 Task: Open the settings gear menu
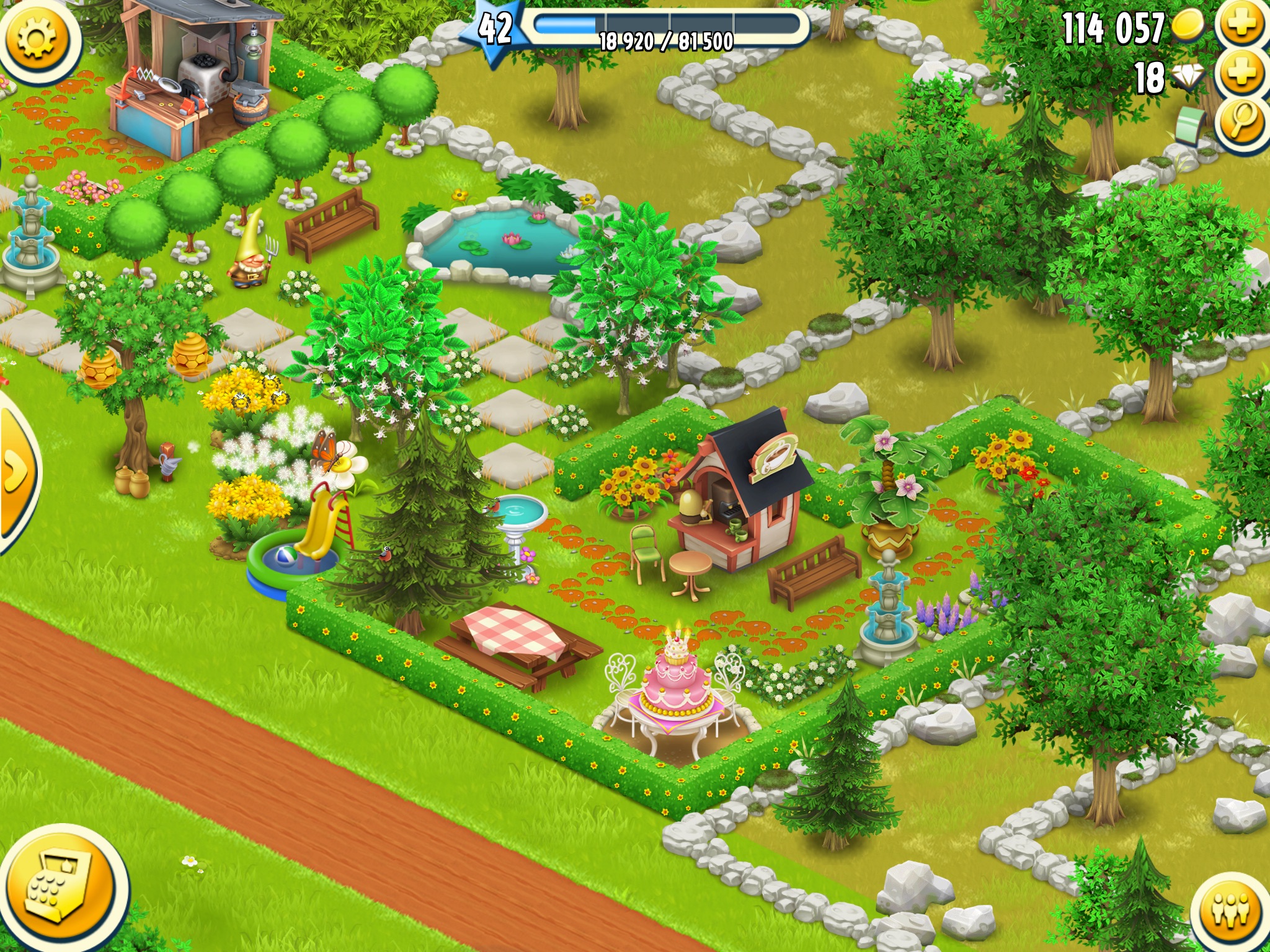[37, 38]
